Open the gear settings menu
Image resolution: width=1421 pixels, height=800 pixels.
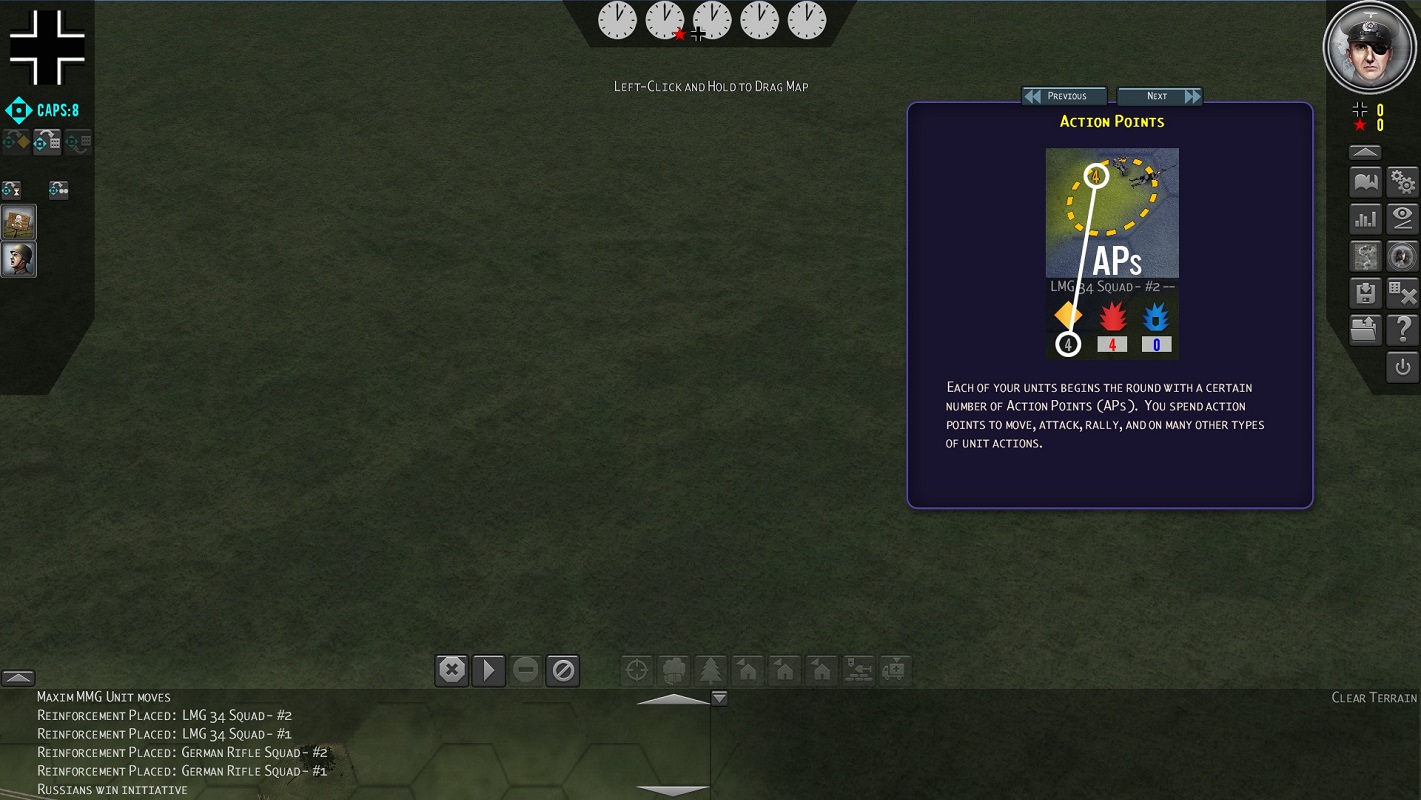[1403, 183]
